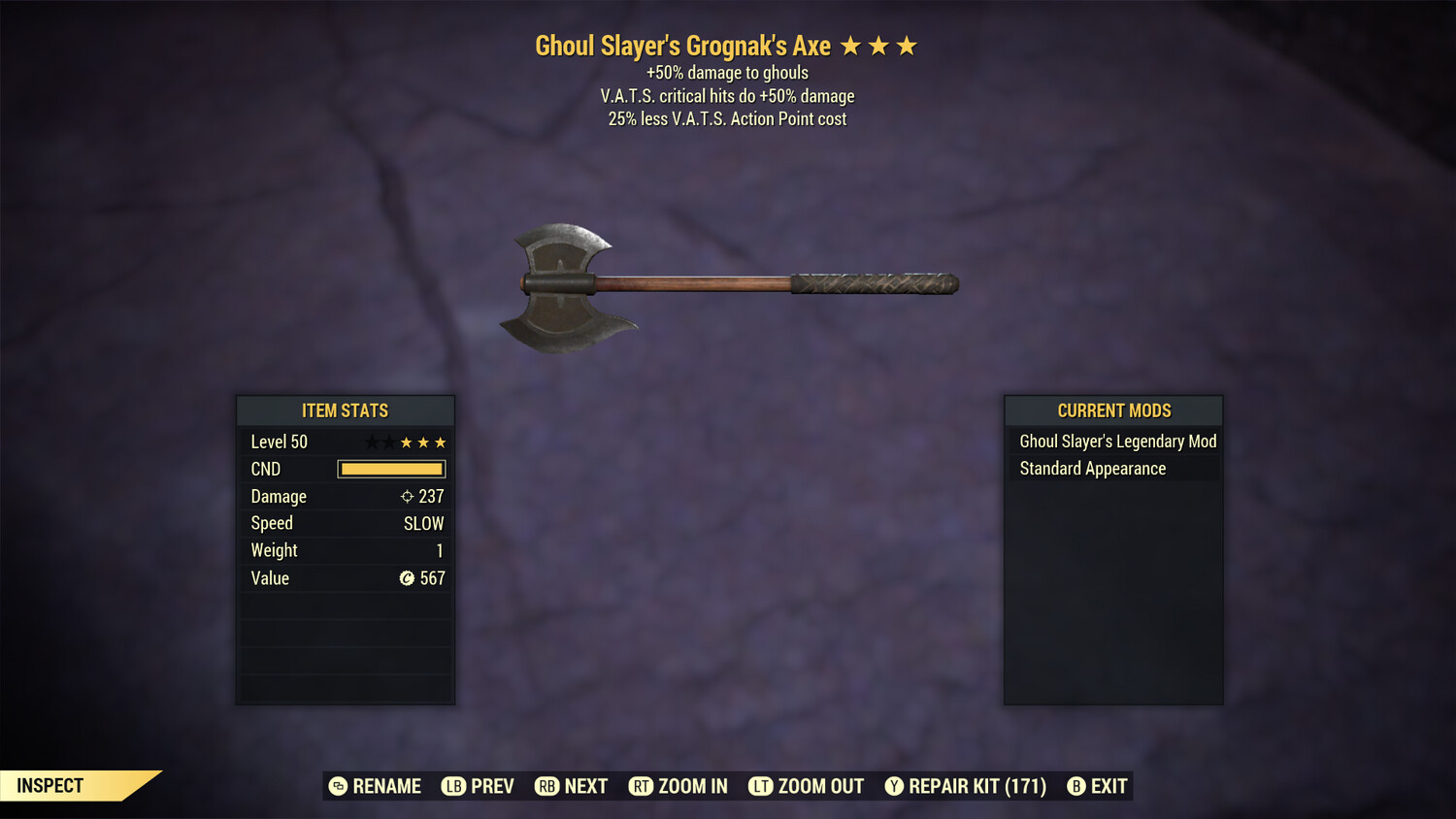1456x819 pixels.
Task: Click the LT zoom out button icon
Action: (x=761, y=786)
